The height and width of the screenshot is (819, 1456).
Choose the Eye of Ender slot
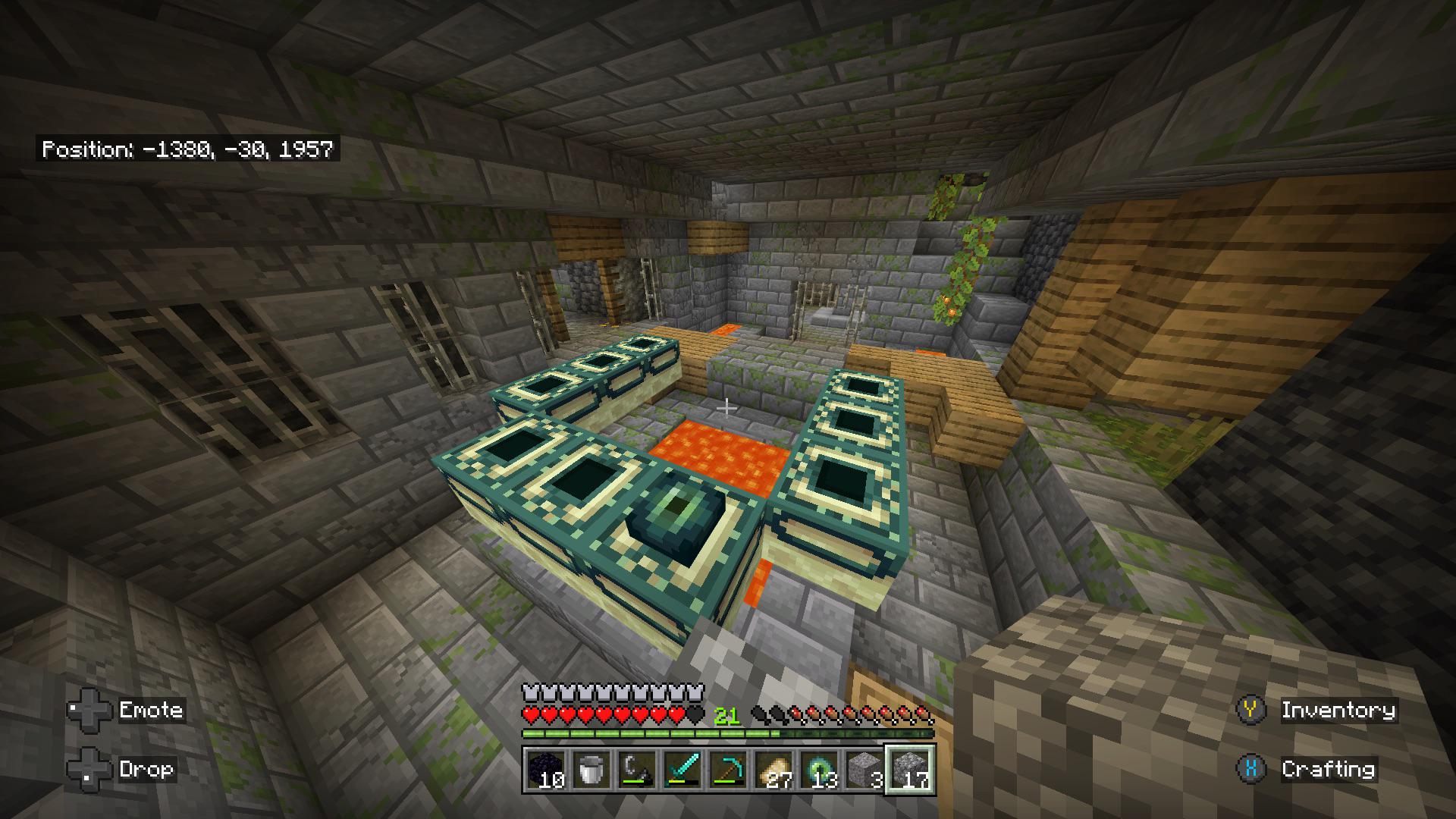[x=819, y=770]
